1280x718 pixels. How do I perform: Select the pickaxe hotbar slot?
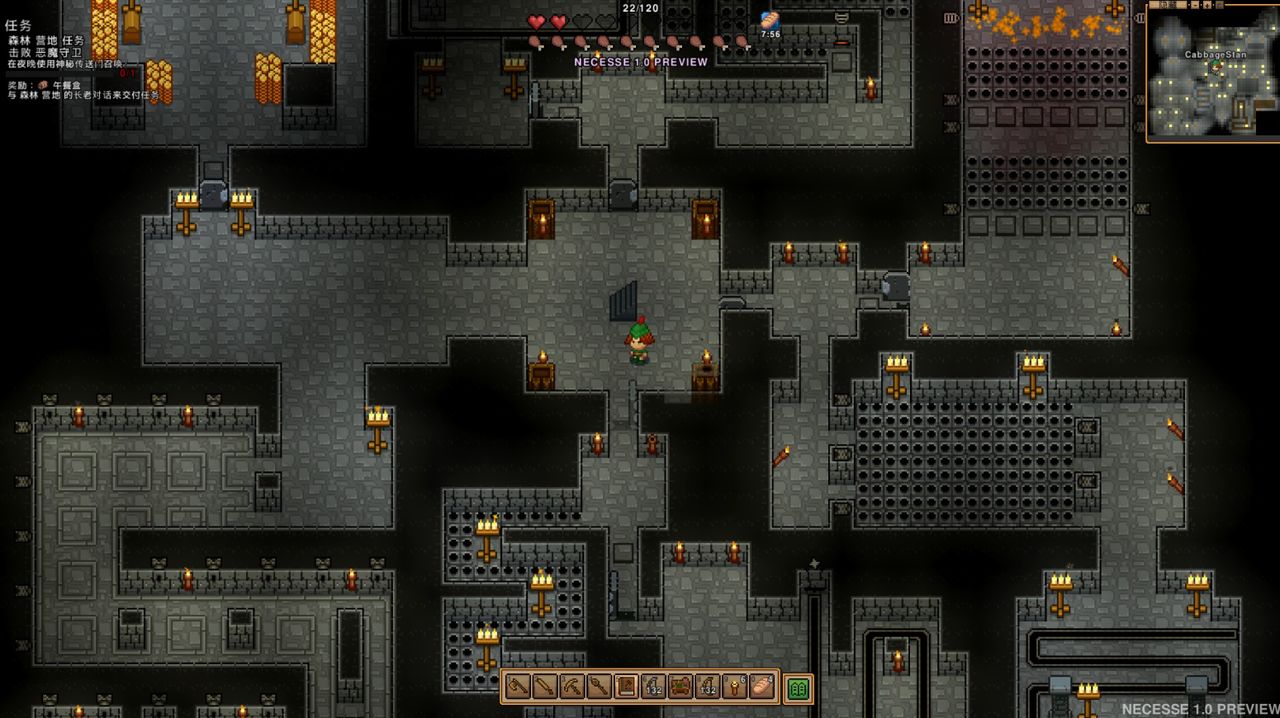click(572, 687)
